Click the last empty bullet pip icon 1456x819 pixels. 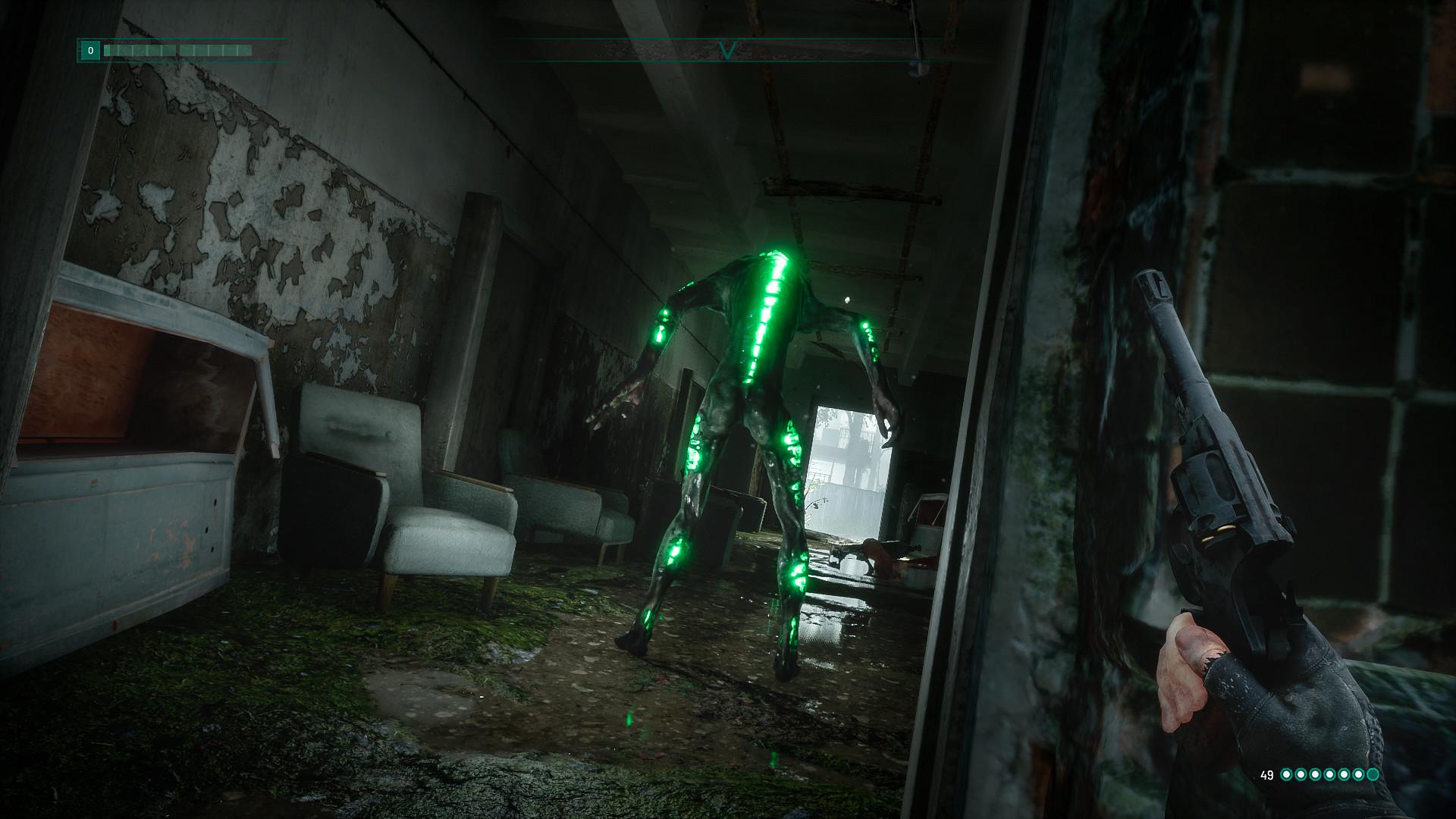[x=1372, y=775]
